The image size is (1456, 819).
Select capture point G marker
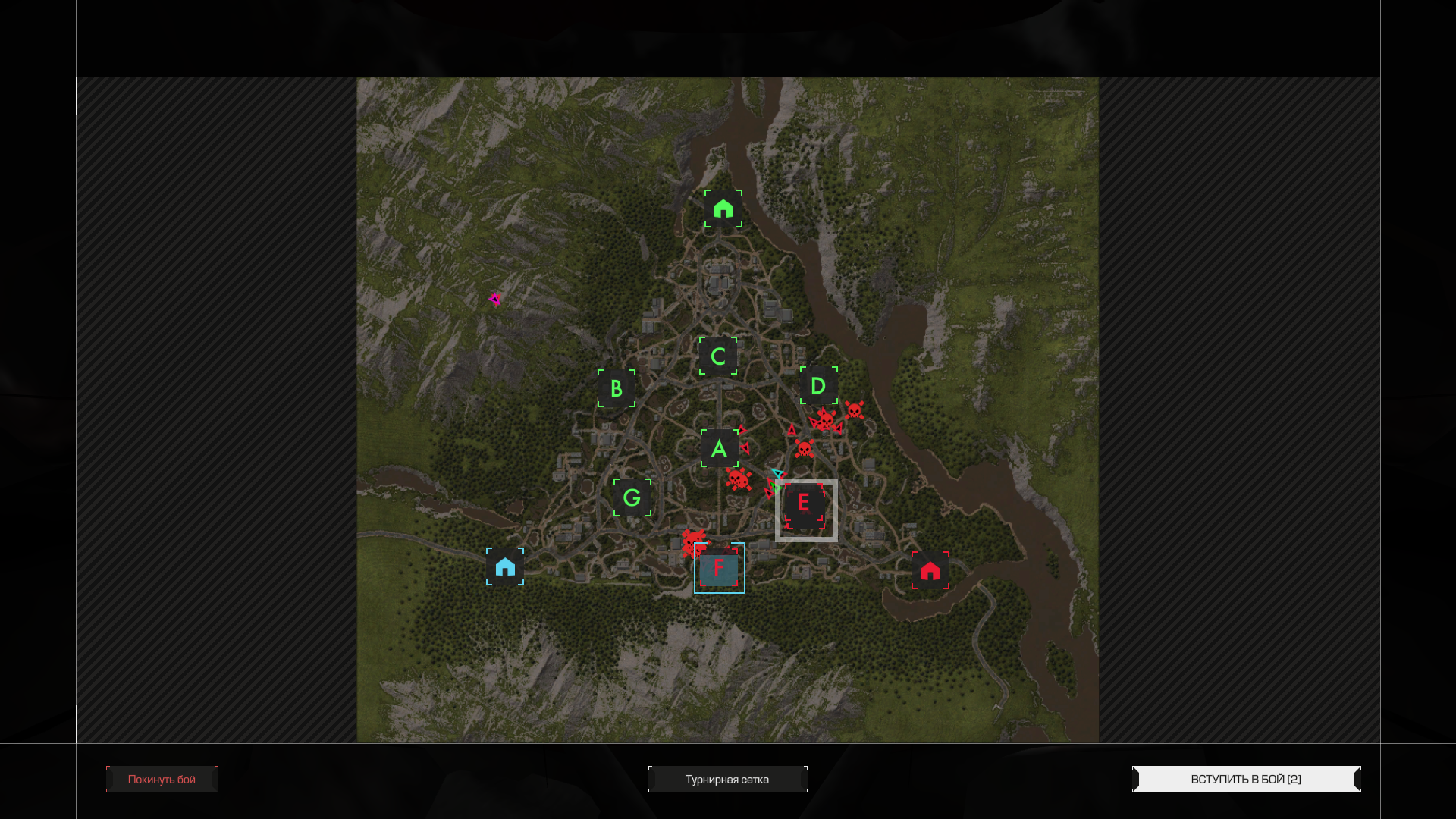[632, 498]
